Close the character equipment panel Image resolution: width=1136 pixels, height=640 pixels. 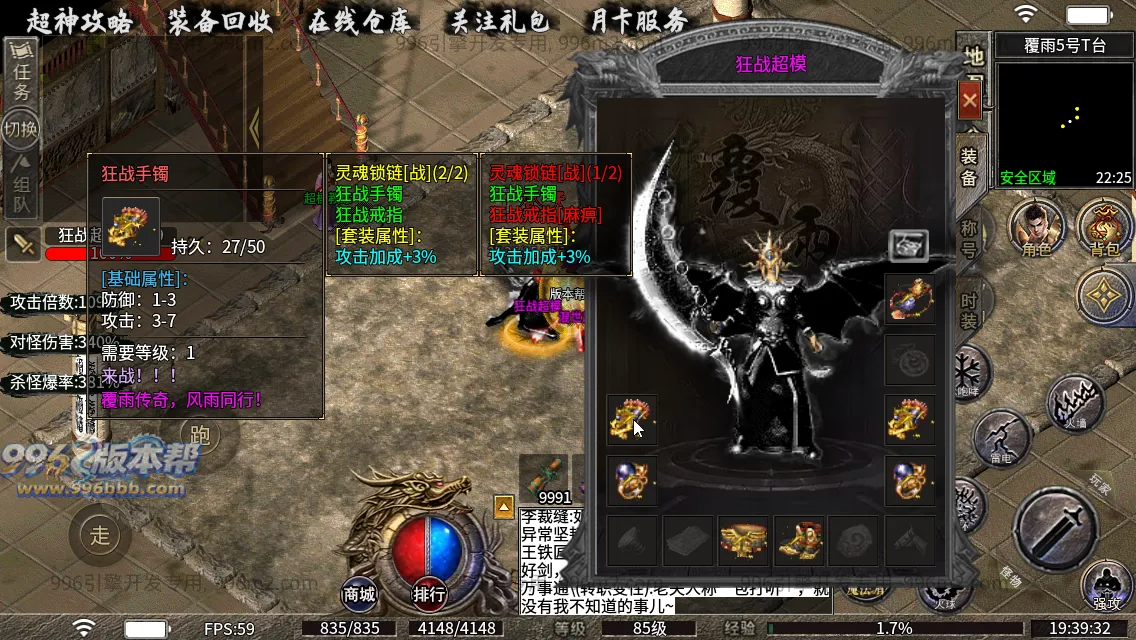click(969, 100)
